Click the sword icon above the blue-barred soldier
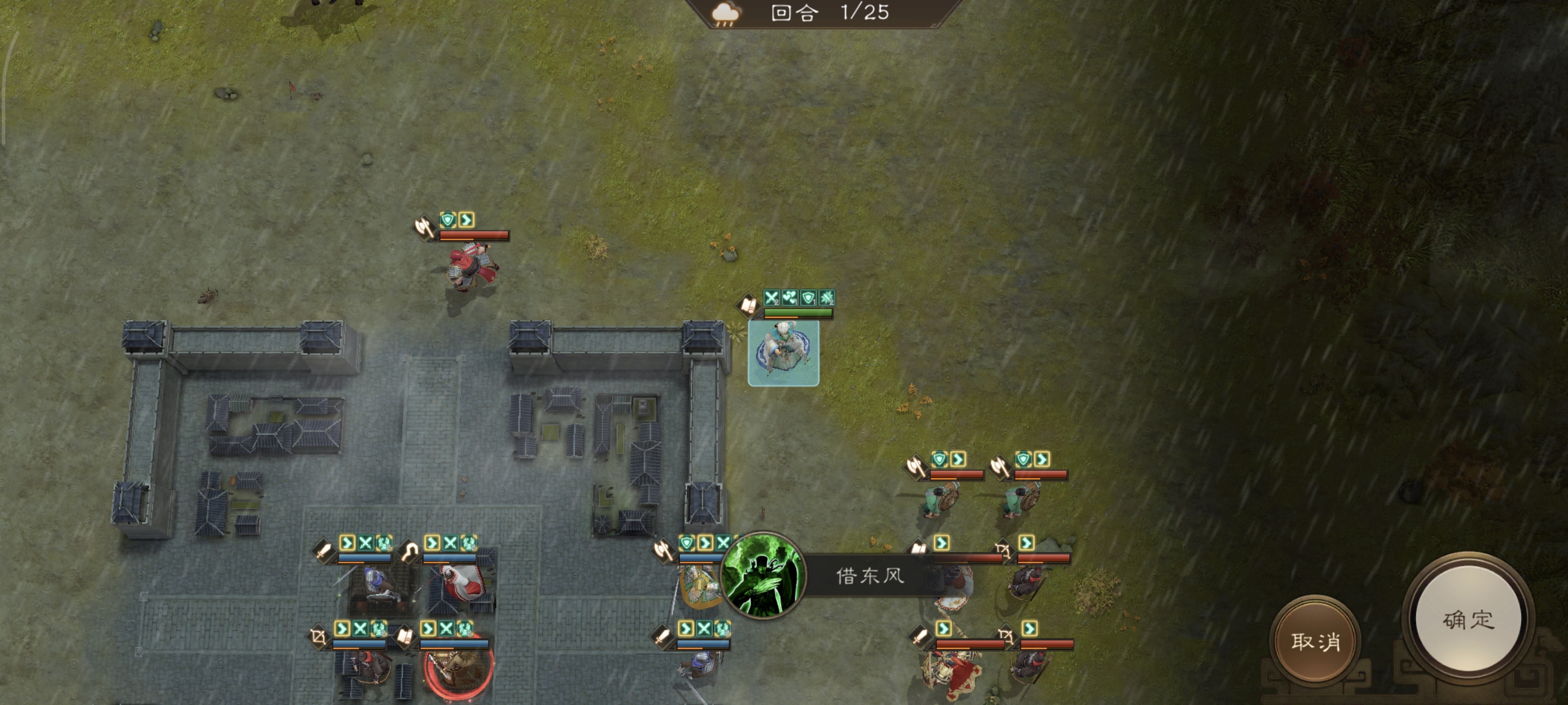This screenshot has width=1568, height=705. click(x=322, y=551)
